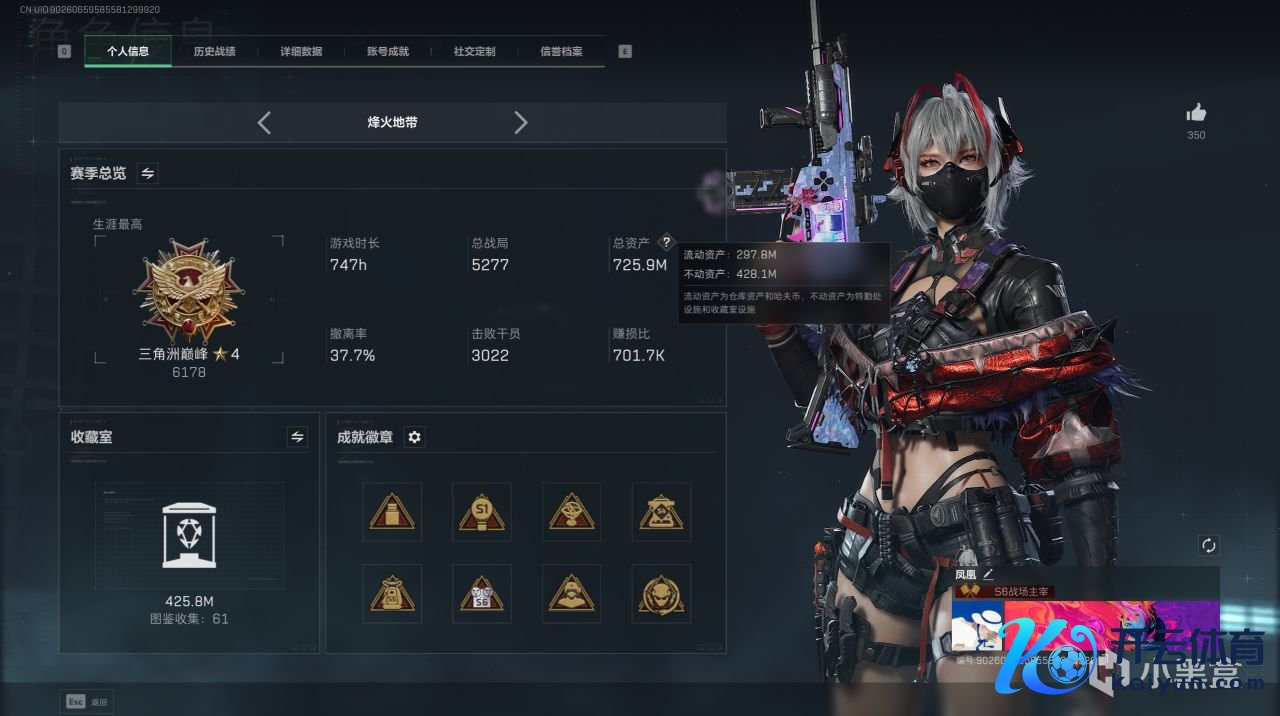1280x716 pixels.
Task: Go to the 社交定制 tab
Action: coord(474,51)
